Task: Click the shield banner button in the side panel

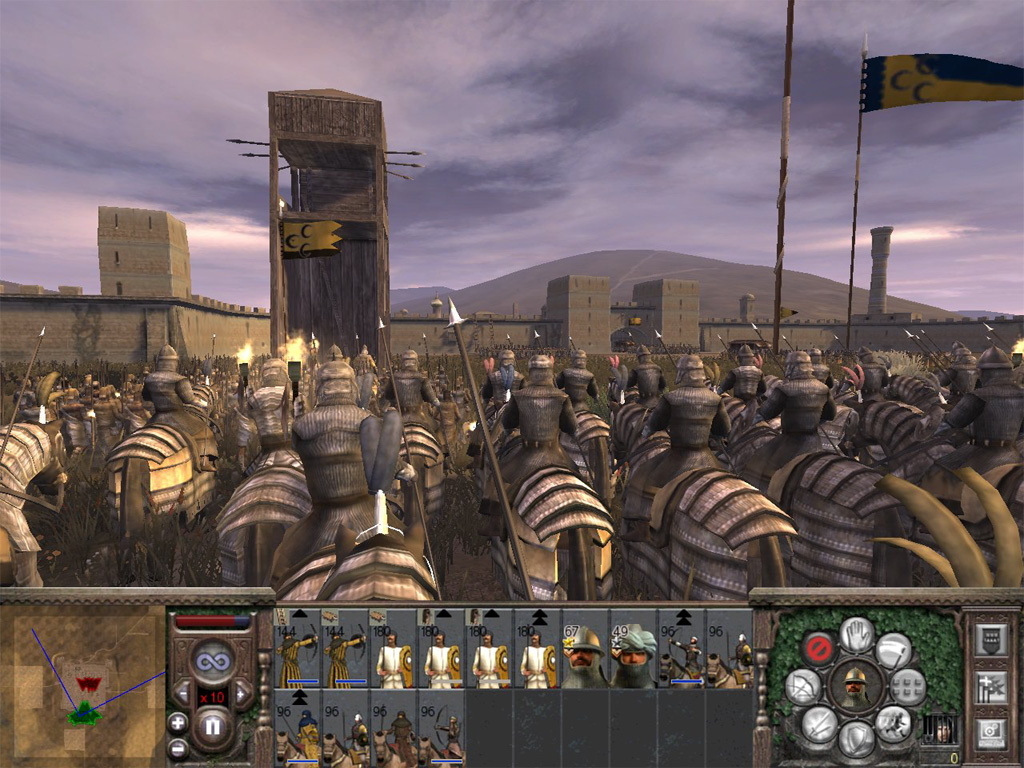Action: point(990,641)
